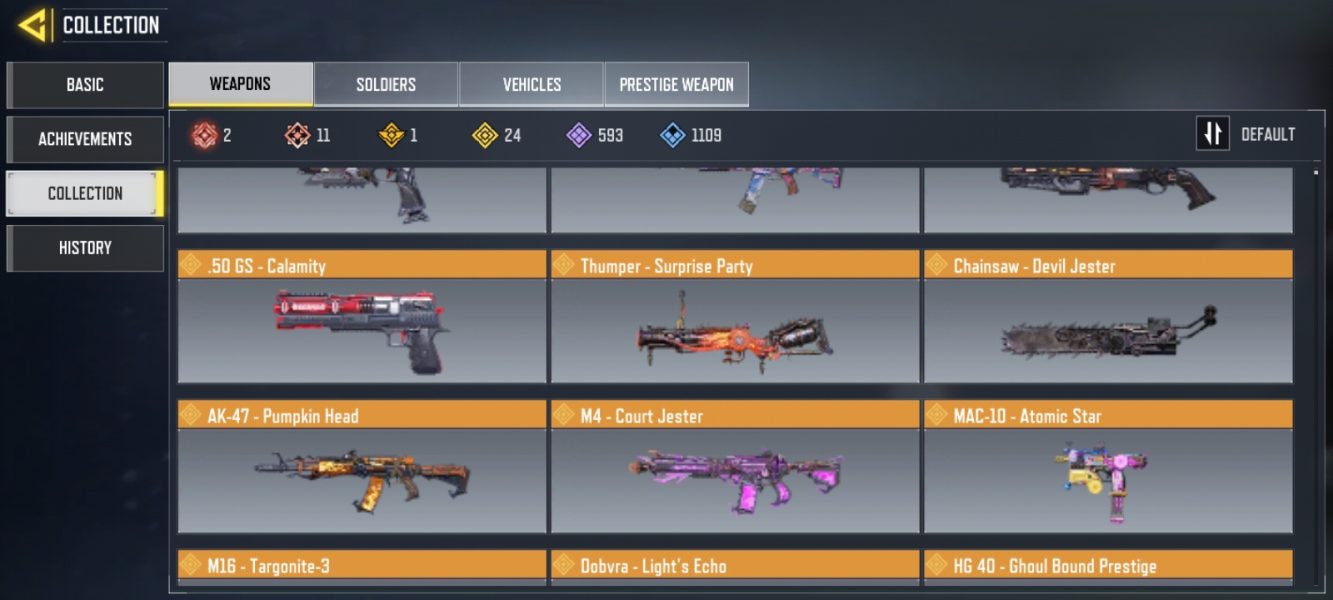Switch to the Soldiers tab
This screenshot has height=600, width=1333.
(x=386, y=85)
